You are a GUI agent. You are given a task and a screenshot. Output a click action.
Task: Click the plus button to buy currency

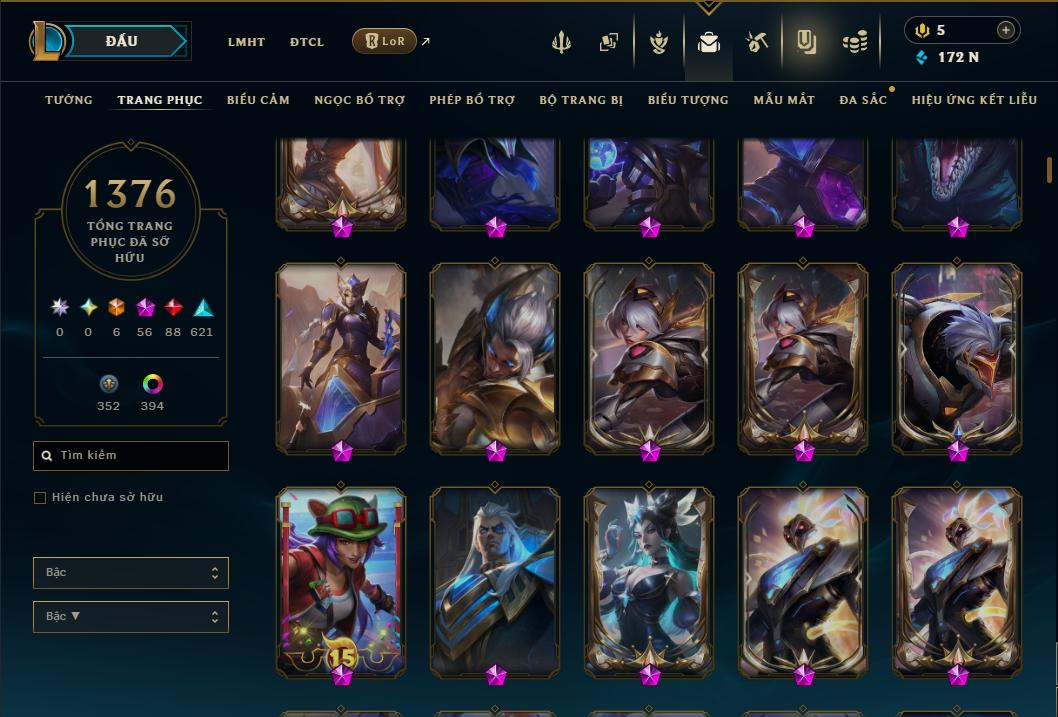pyautogui.click(x=1005, y=30)
